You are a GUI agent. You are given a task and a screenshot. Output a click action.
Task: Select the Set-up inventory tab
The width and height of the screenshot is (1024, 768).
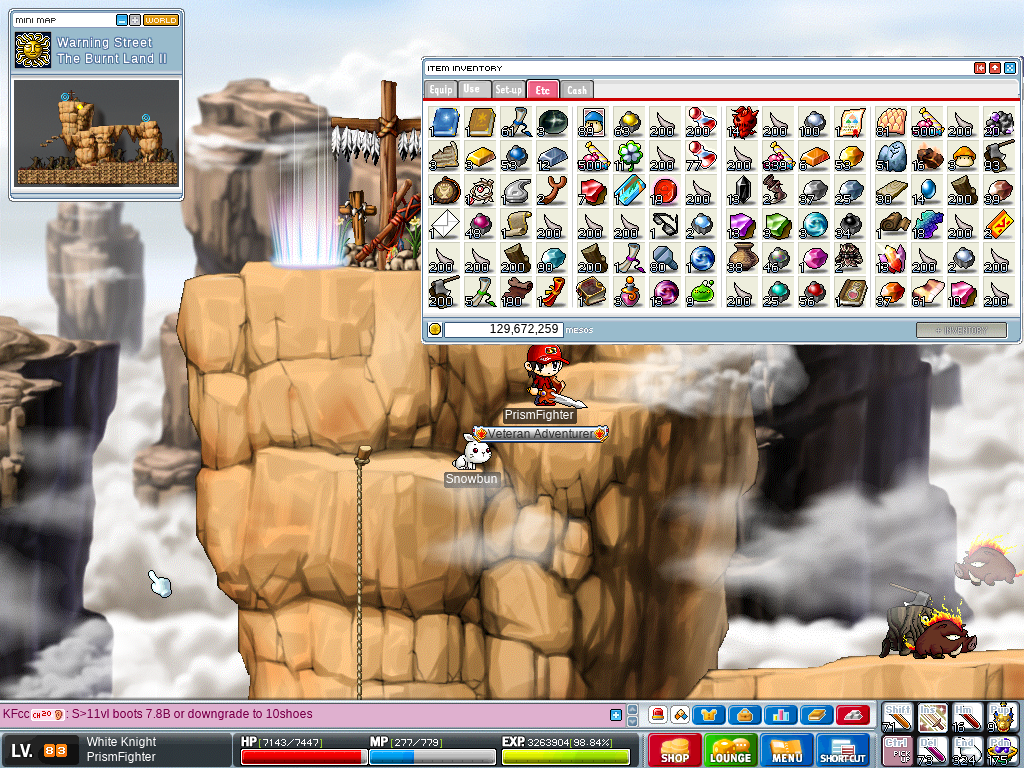[x=508, y=90]
